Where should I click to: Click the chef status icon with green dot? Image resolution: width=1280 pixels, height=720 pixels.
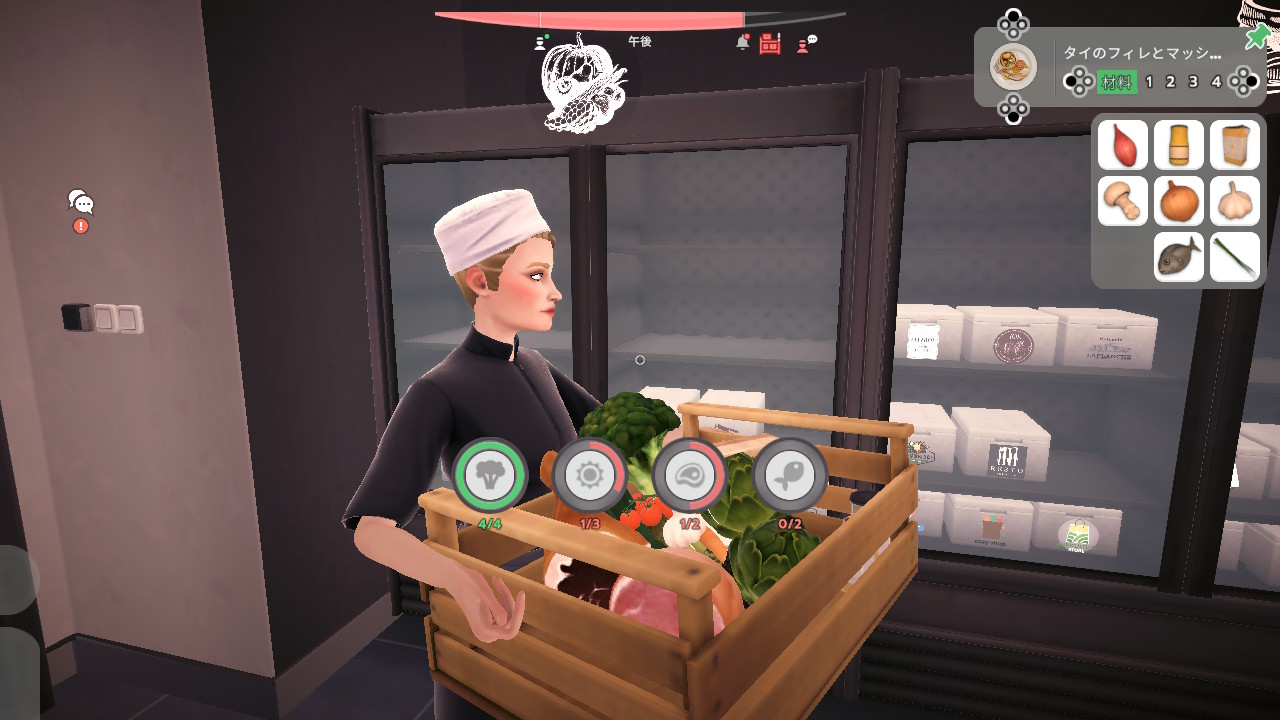pyautogui.click(x=542, y=42)
